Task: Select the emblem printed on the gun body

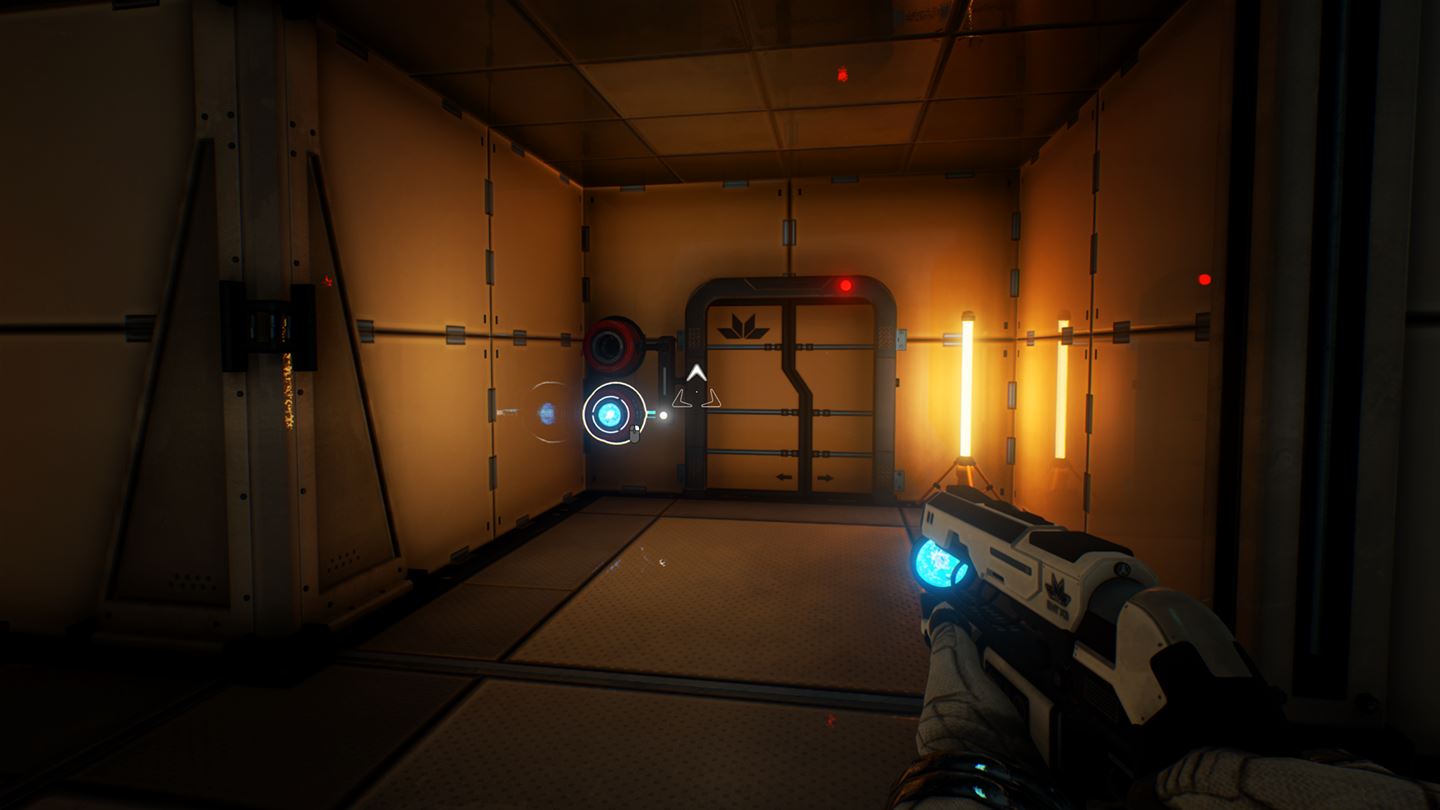Action: 1057,588
